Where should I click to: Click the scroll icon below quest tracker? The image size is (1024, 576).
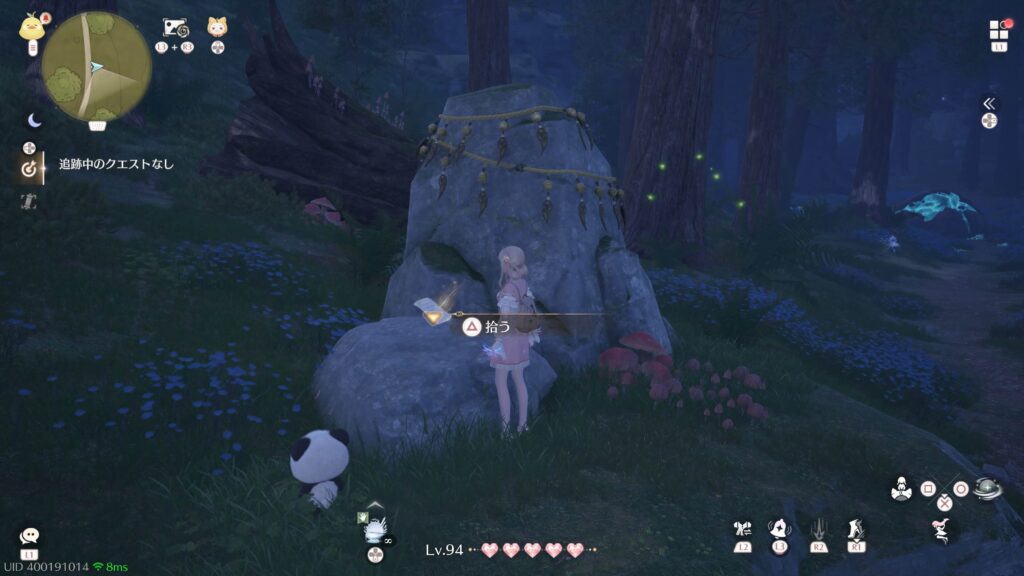[x=30, y=202]
